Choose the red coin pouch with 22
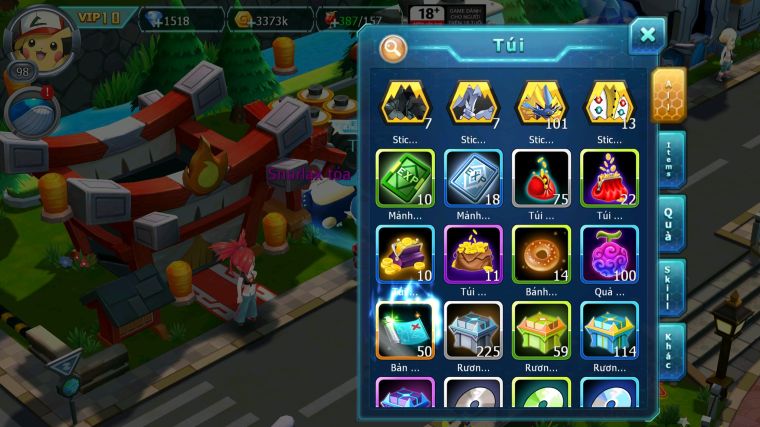The image size is (760, 427). point(608,179)
